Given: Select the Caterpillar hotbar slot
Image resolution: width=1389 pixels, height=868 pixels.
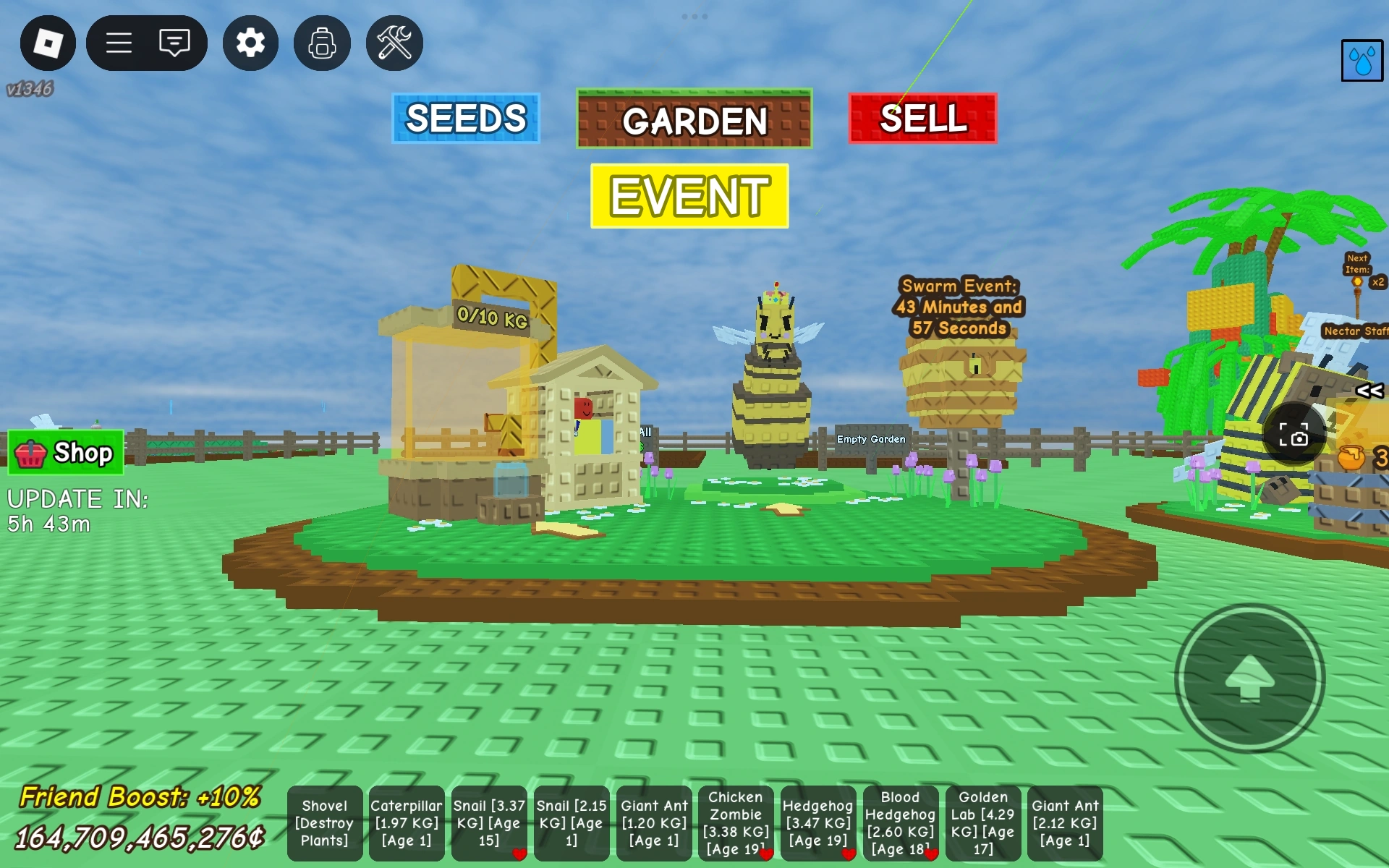Looking at the screenshot, I should [x=407, y=823].
